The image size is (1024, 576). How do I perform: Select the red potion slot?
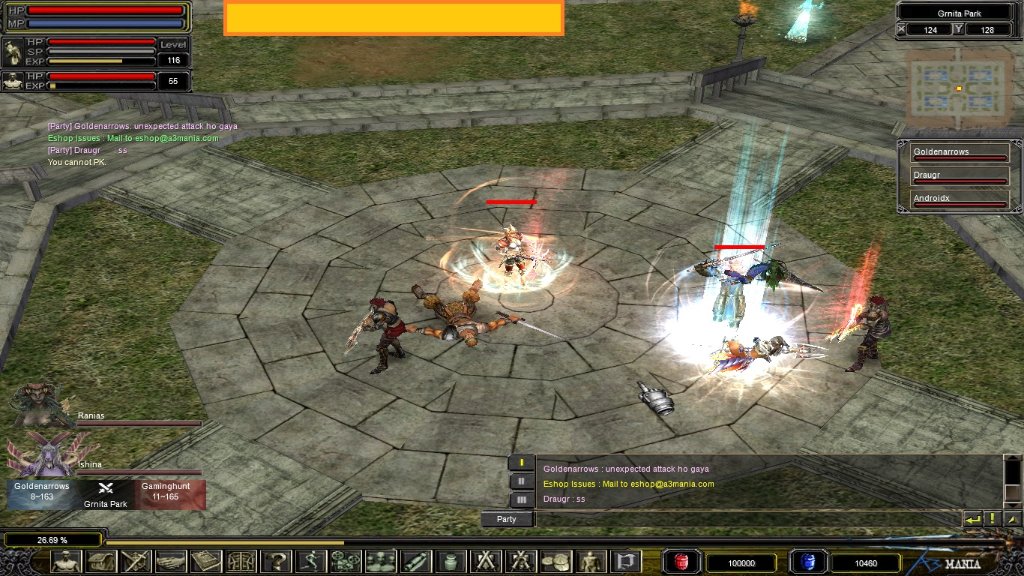tap(683, 562)
